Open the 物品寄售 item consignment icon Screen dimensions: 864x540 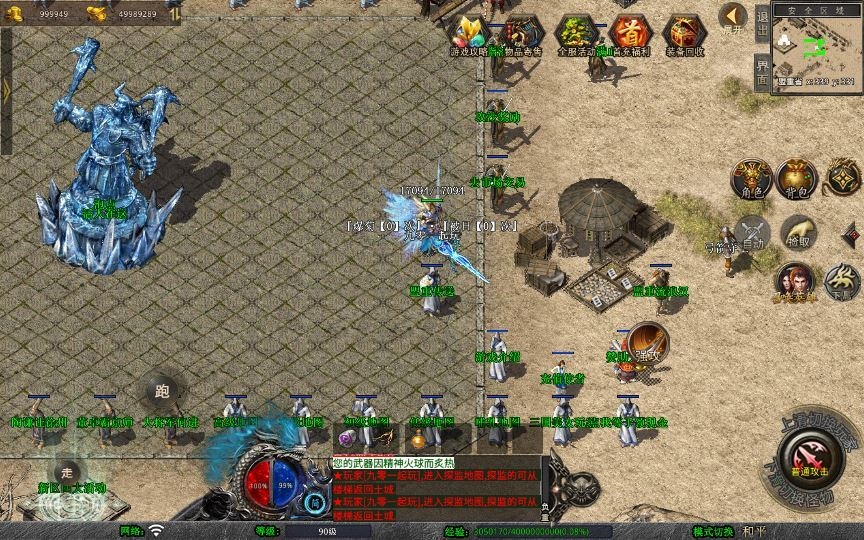523,35
